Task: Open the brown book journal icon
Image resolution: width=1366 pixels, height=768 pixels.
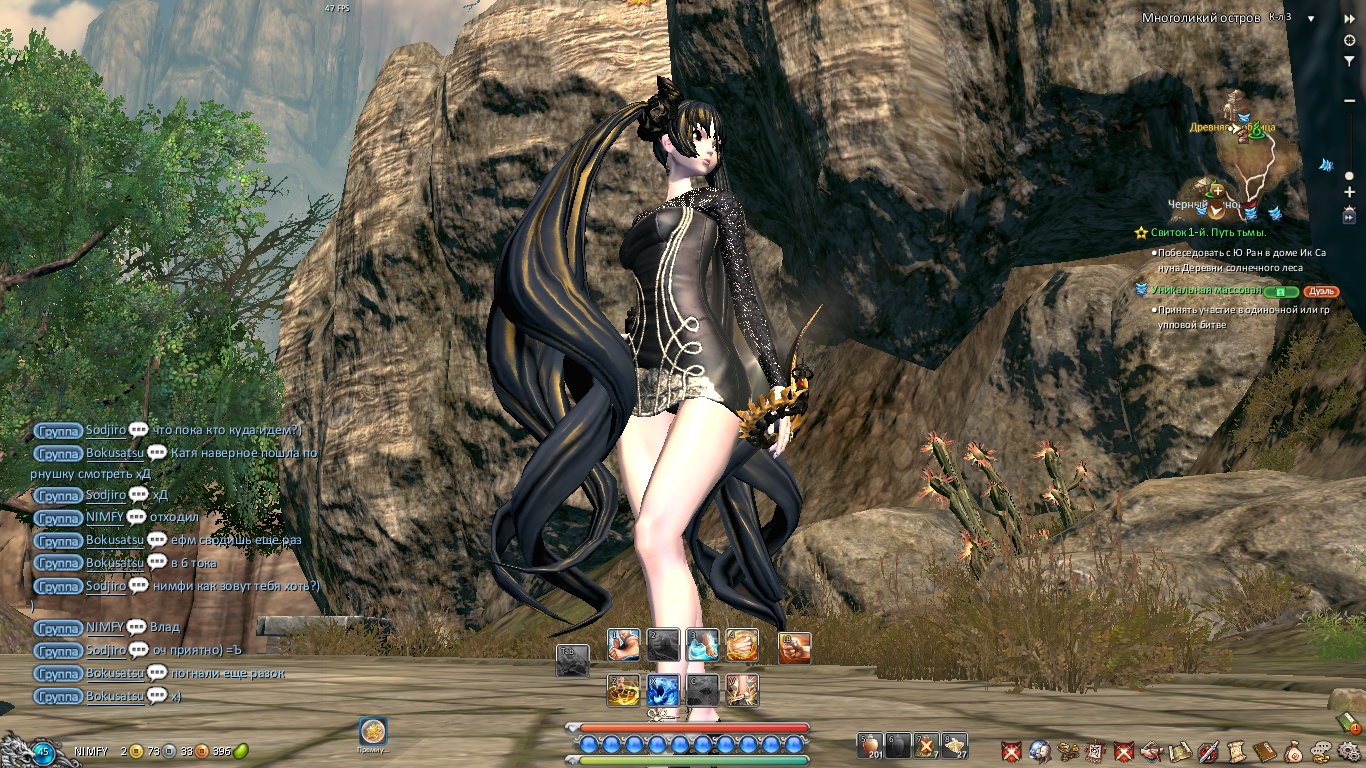Action: 1265,750
